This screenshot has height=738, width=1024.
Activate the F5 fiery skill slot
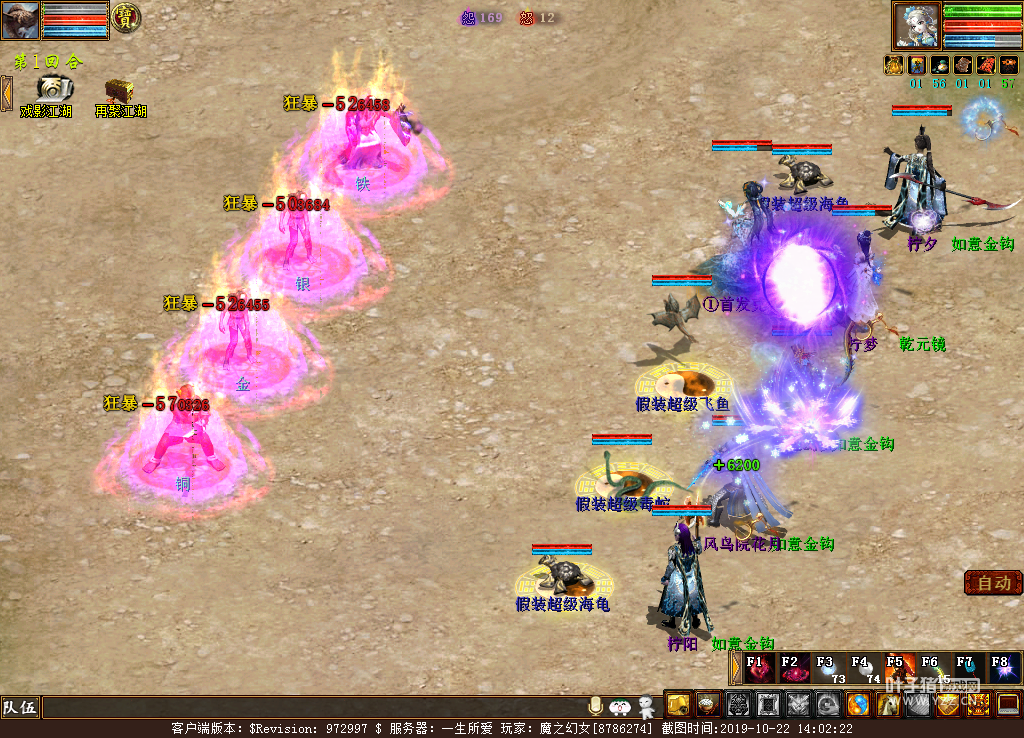click(x=900, y=667)
